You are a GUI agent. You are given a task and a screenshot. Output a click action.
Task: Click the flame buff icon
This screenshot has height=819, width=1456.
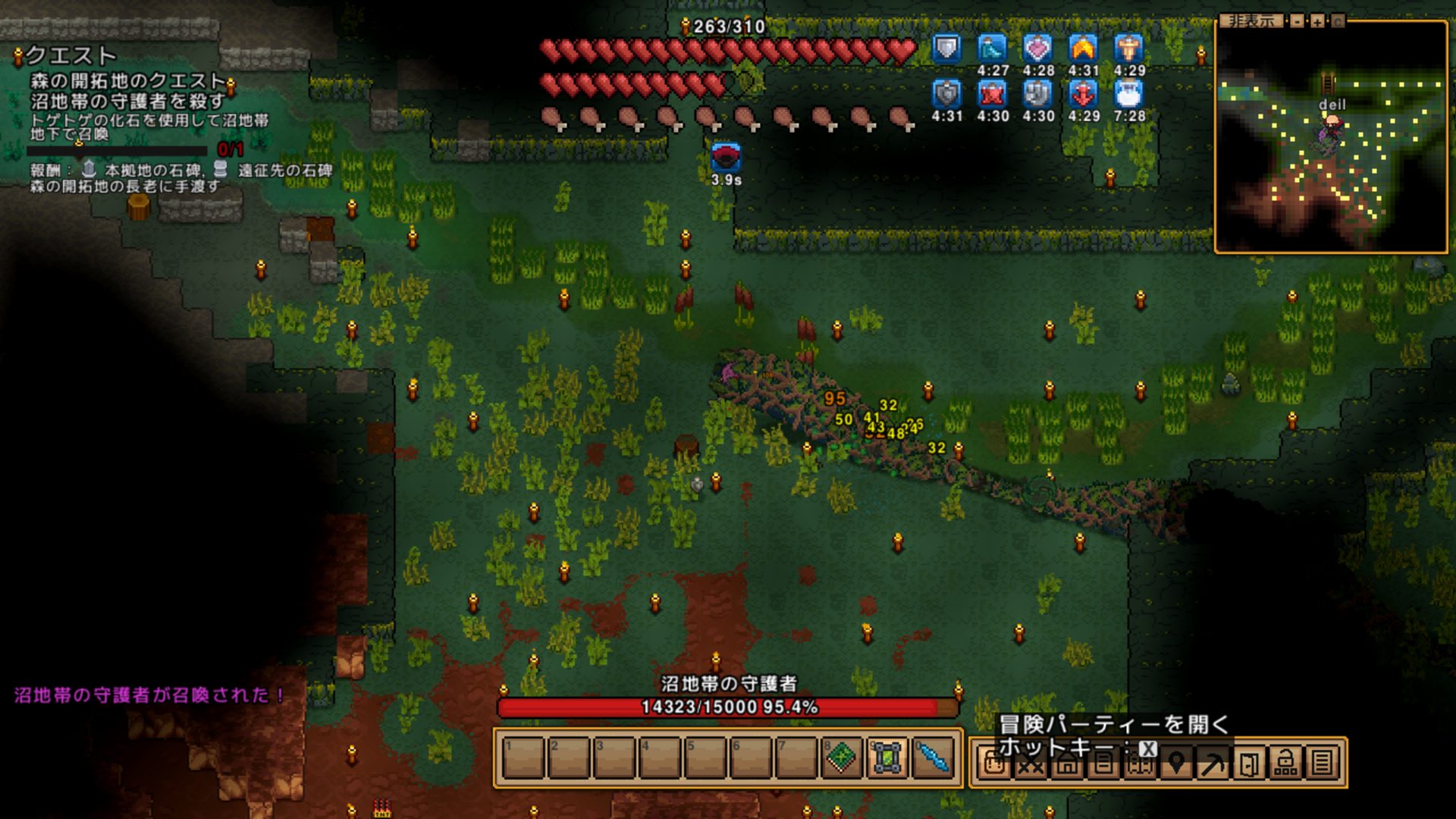coord(1083,49)
